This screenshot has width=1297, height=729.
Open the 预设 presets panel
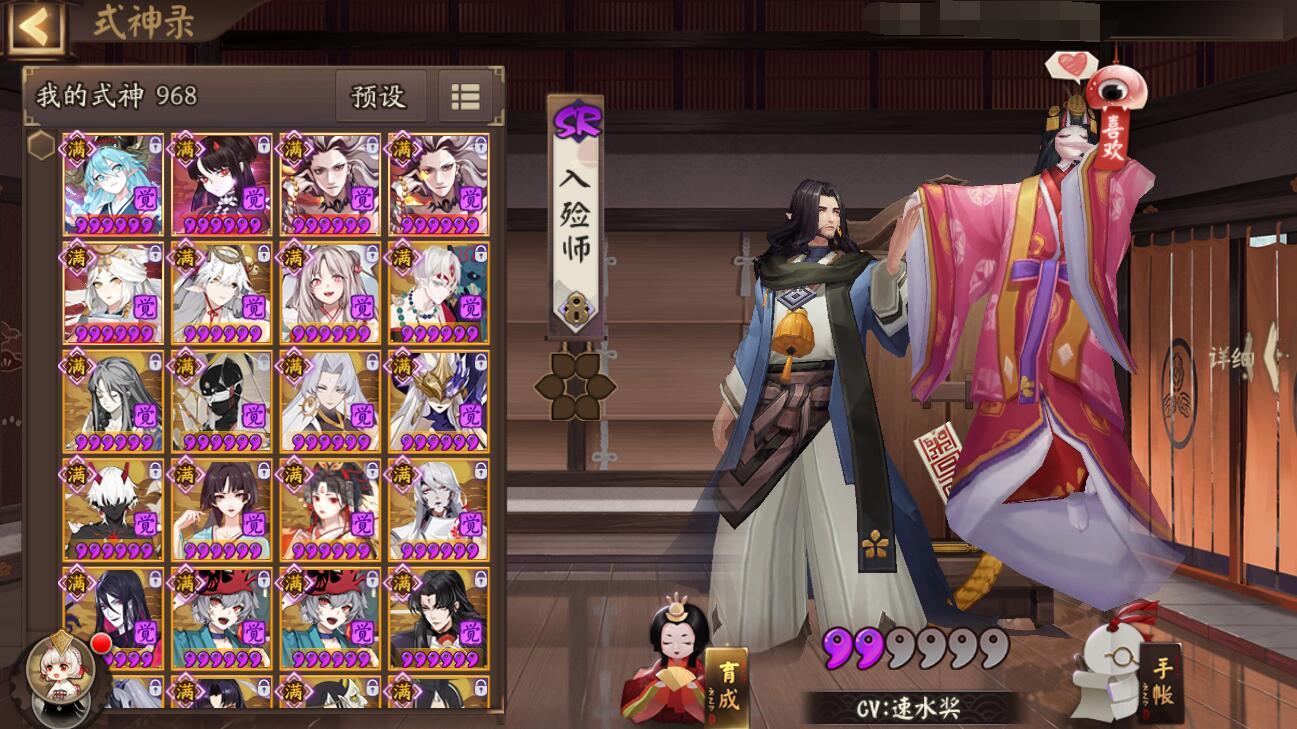(379, 96)
